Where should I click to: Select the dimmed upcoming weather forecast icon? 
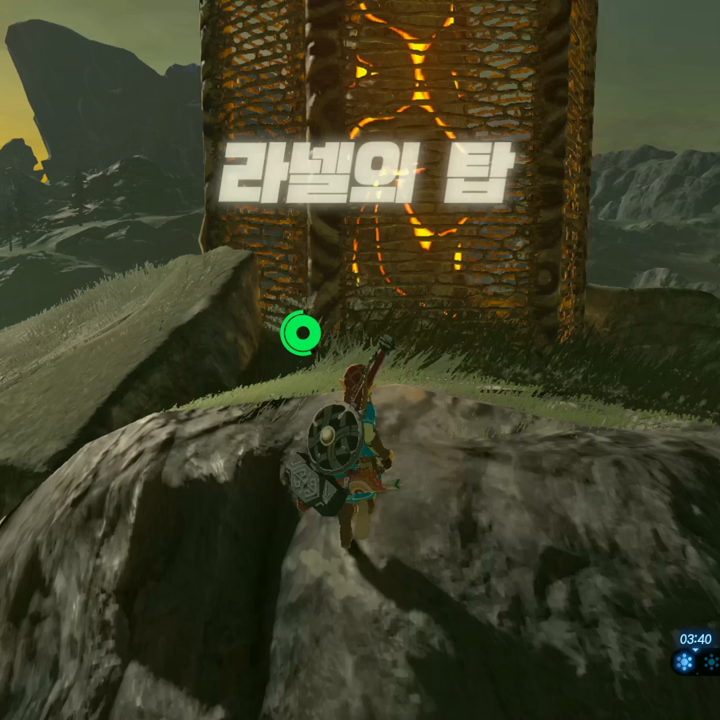point(711,661)
